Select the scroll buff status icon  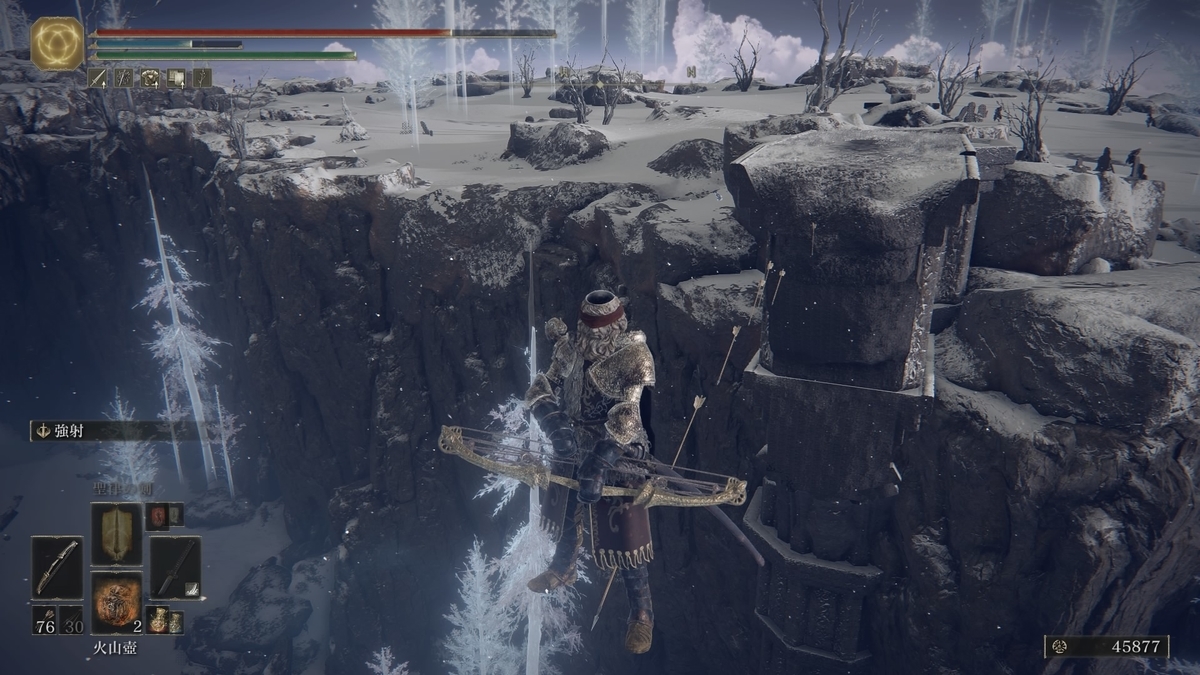pyautogui.click(x=175, y=77)
